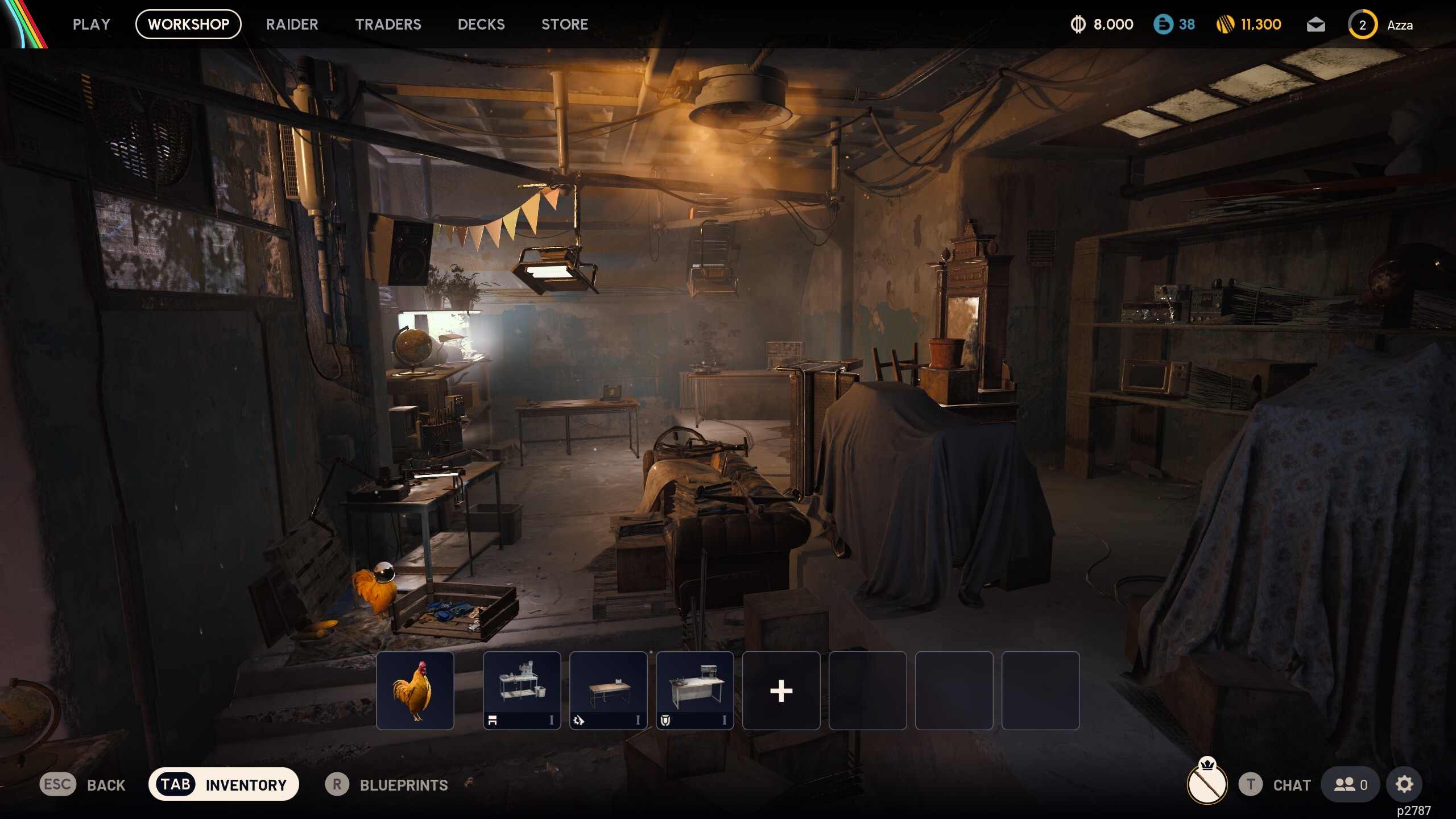This screenshot has height=819, width=1456.
Task: Click the mail envelope icon
Action: pos(1316,24)
